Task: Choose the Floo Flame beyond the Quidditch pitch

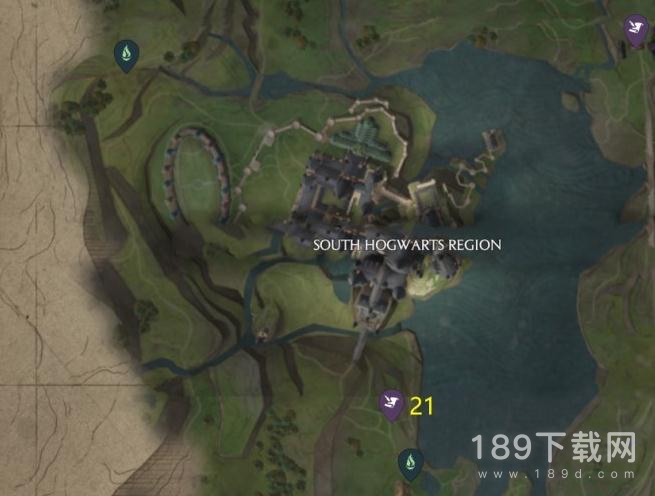Action: click(x=127, y=51)
